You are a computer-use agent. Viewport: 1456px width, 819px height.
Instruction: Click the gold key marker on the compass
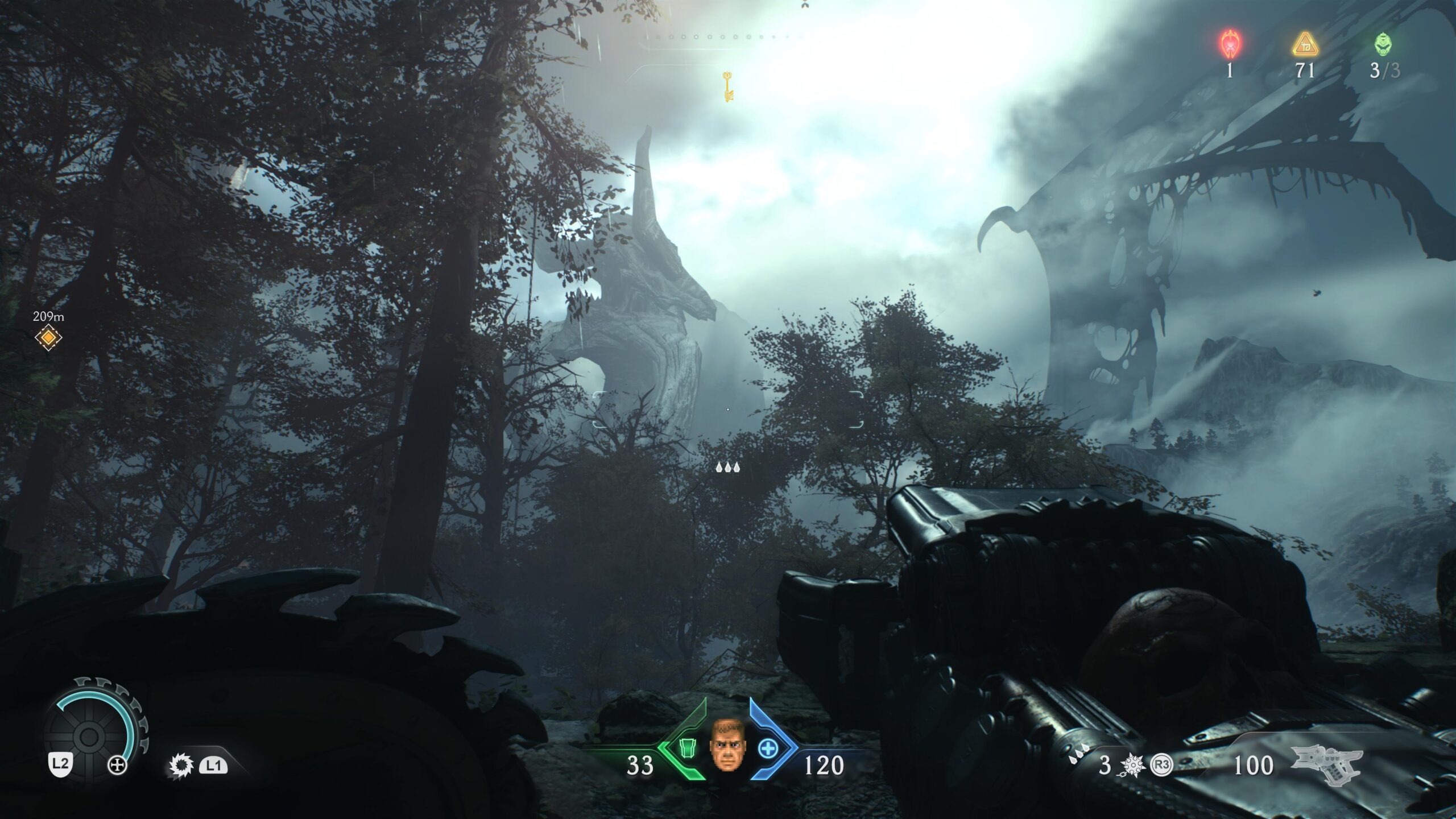pos(728,87)
